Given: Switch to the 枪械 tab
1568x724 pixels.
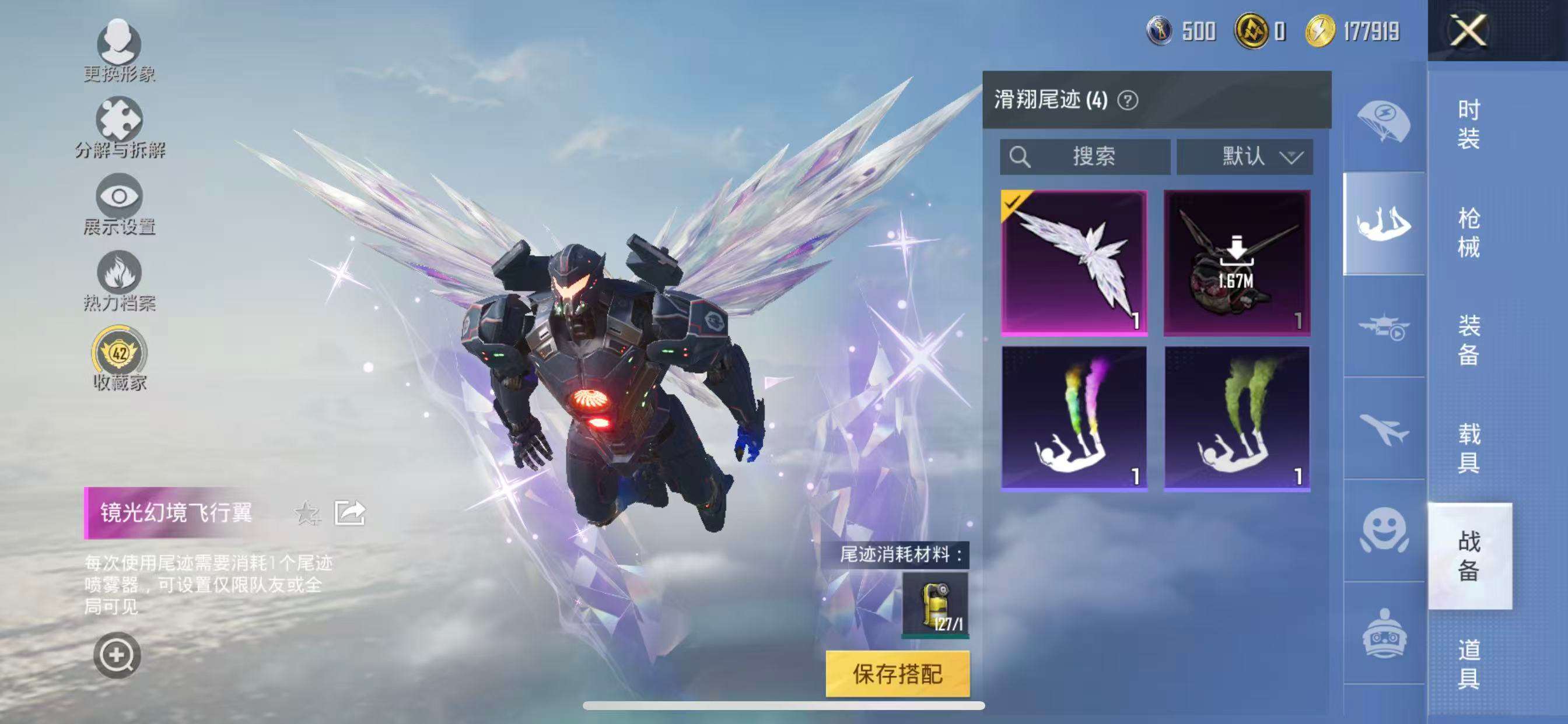Looking at the screenshot, I should click(1468, 233).
